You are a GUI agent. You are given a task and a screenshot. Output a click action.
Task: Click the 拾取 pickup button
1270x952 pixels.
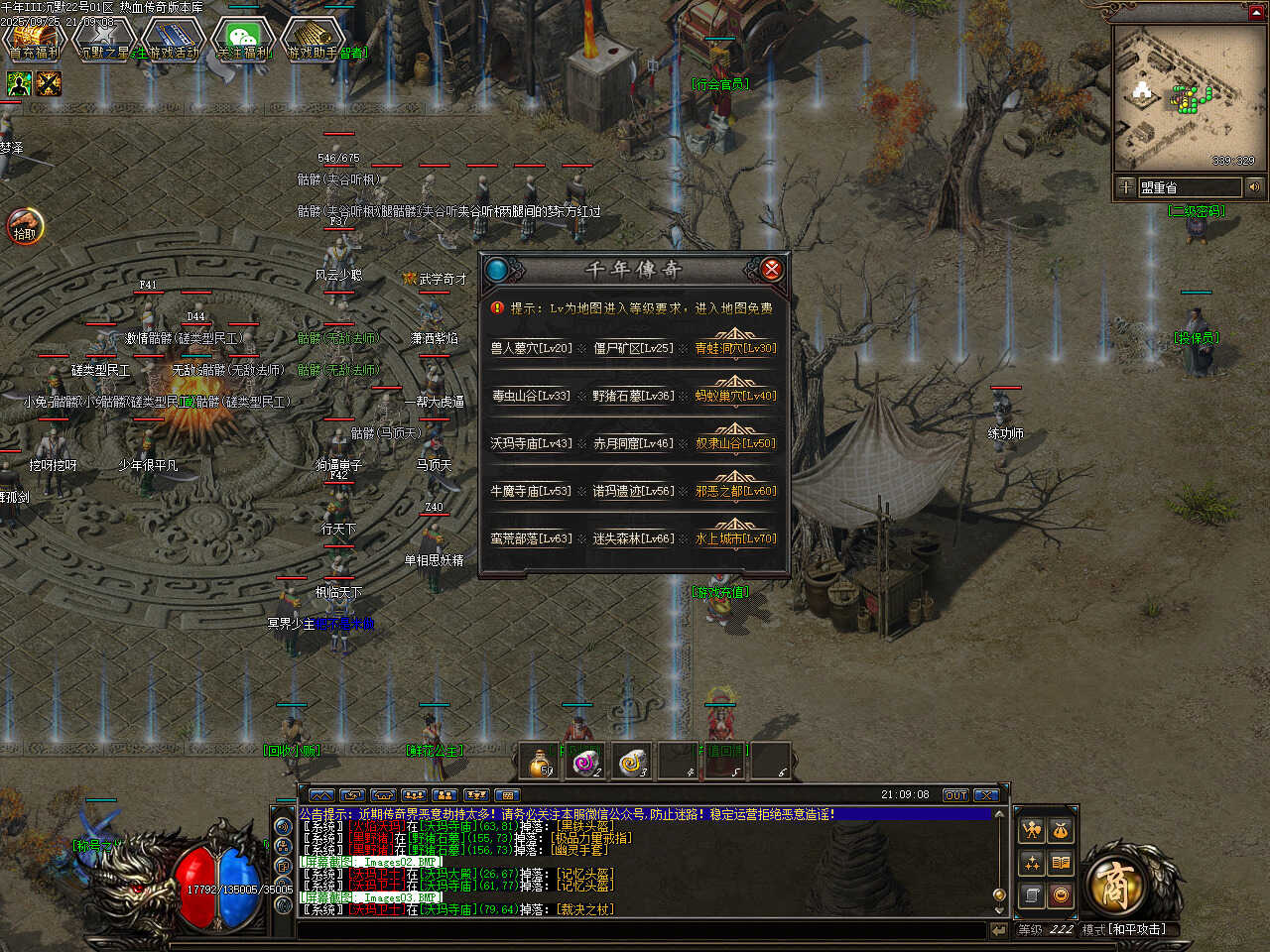click(x=25, y=227)
